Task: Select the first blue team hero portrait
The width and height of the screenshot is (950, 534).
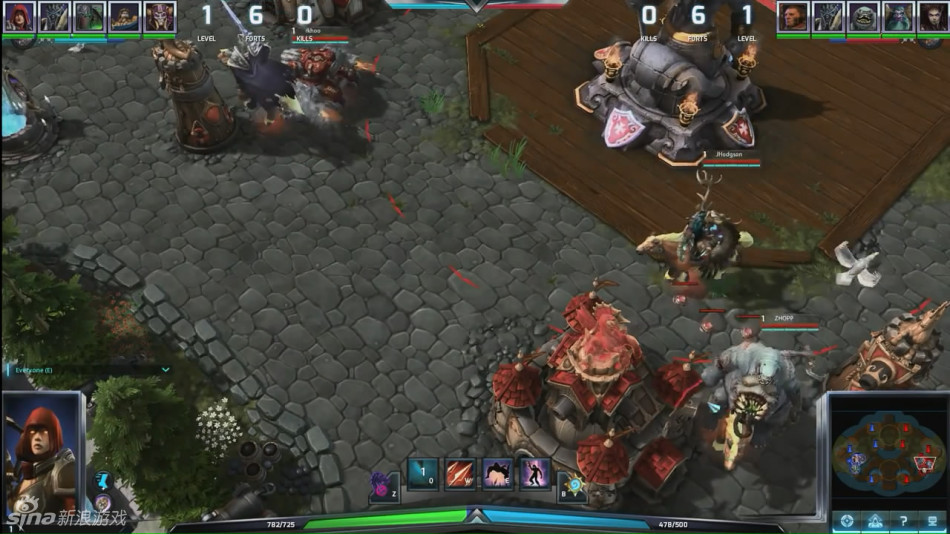Action: click(20, 17)
